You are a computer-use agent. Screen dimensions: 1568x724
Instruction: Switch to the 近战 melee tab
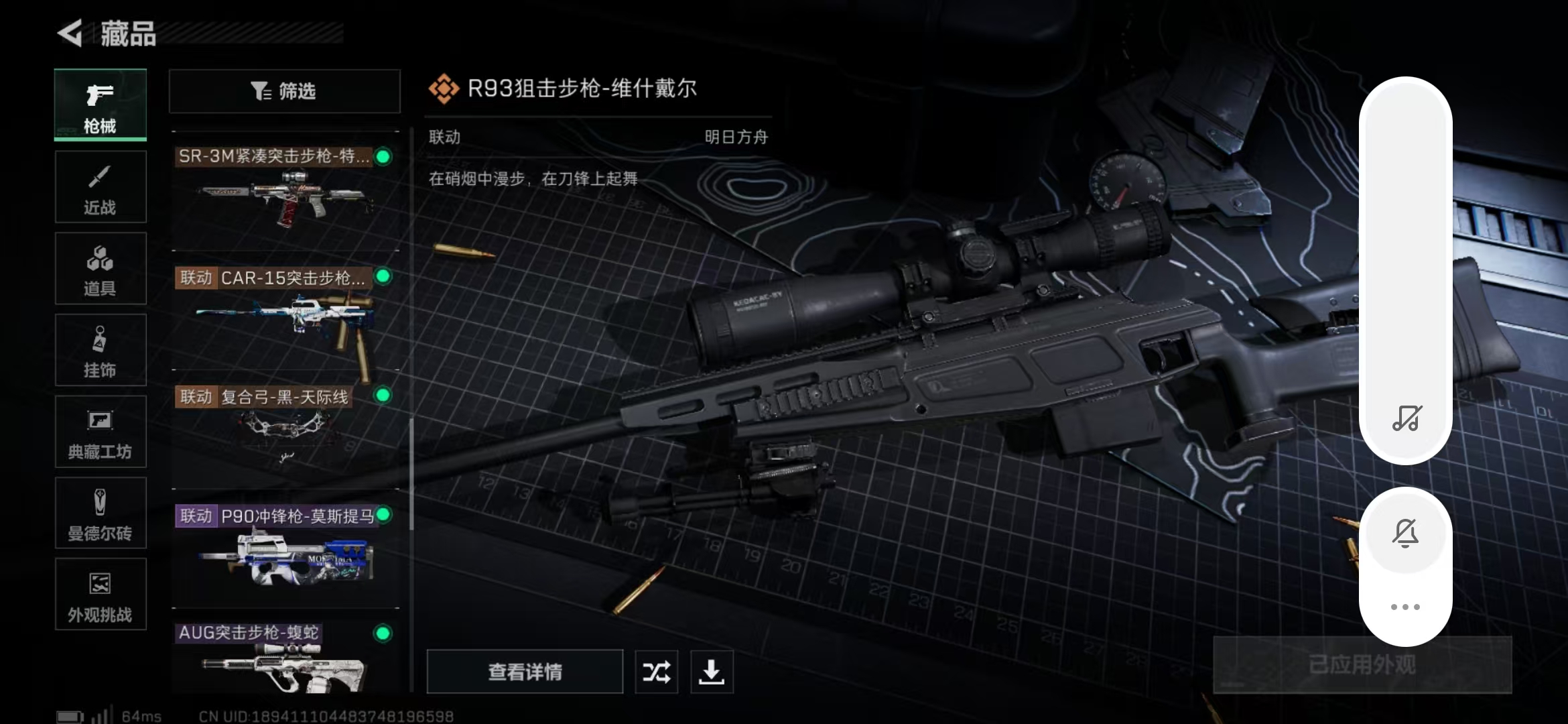tap(99, 186)
